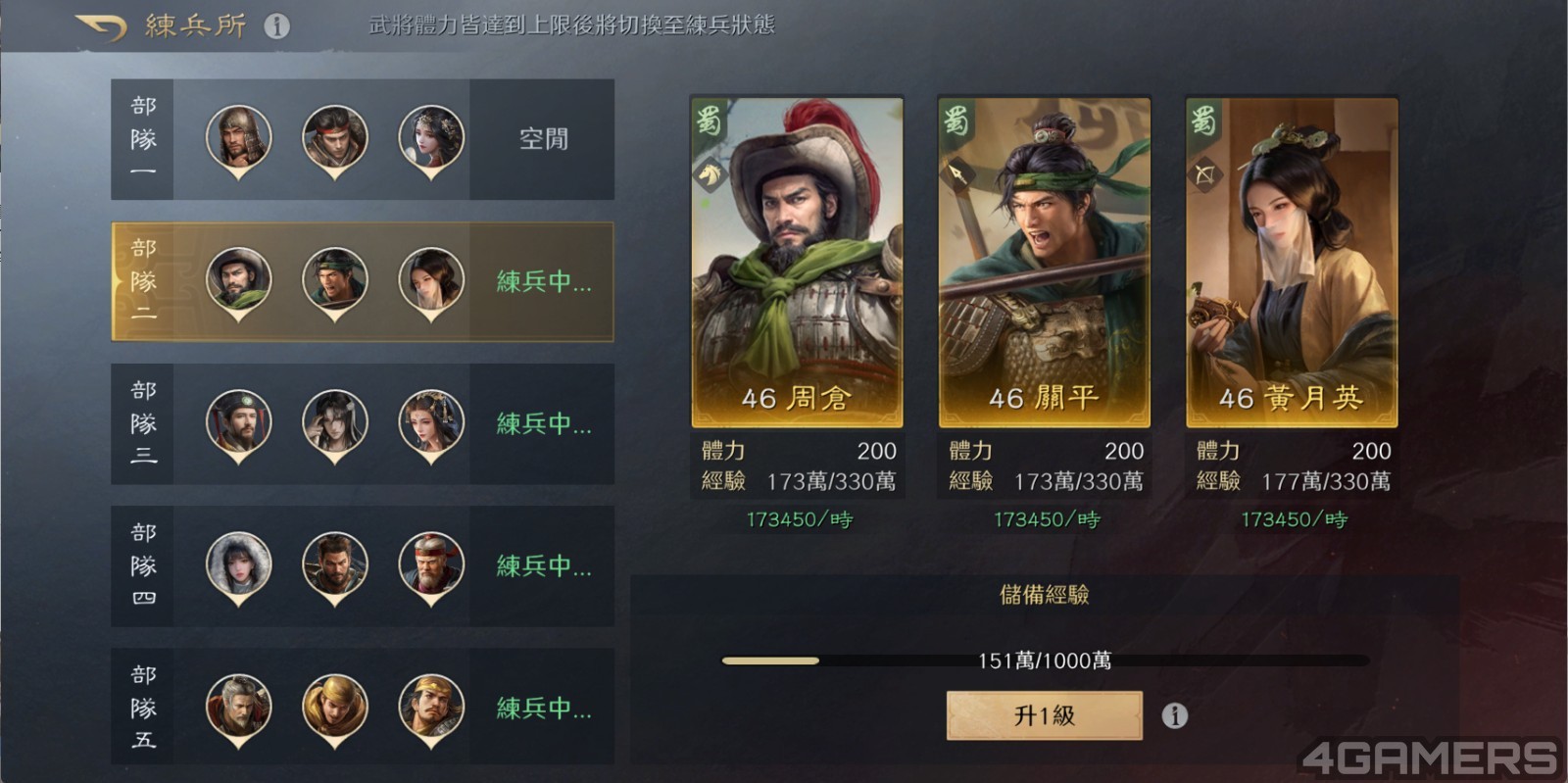Image resolution: width=1568 pixels, height=783 pixels.
Task: Click the spear weapon icon on 關平's card
Action: pos(958,174)
